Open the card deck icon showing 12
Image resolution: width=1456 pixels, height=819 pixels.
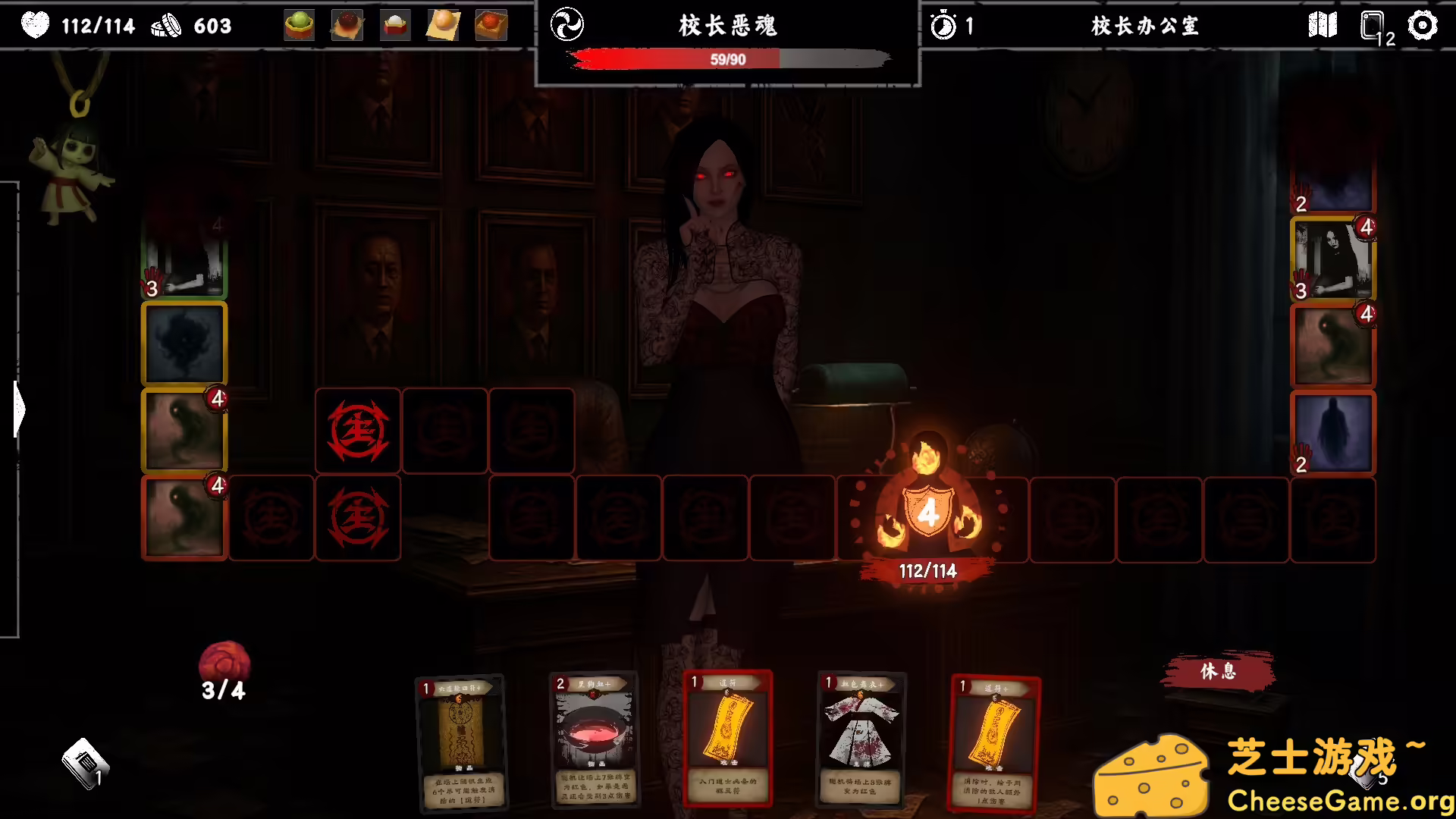coord(1370,25)
